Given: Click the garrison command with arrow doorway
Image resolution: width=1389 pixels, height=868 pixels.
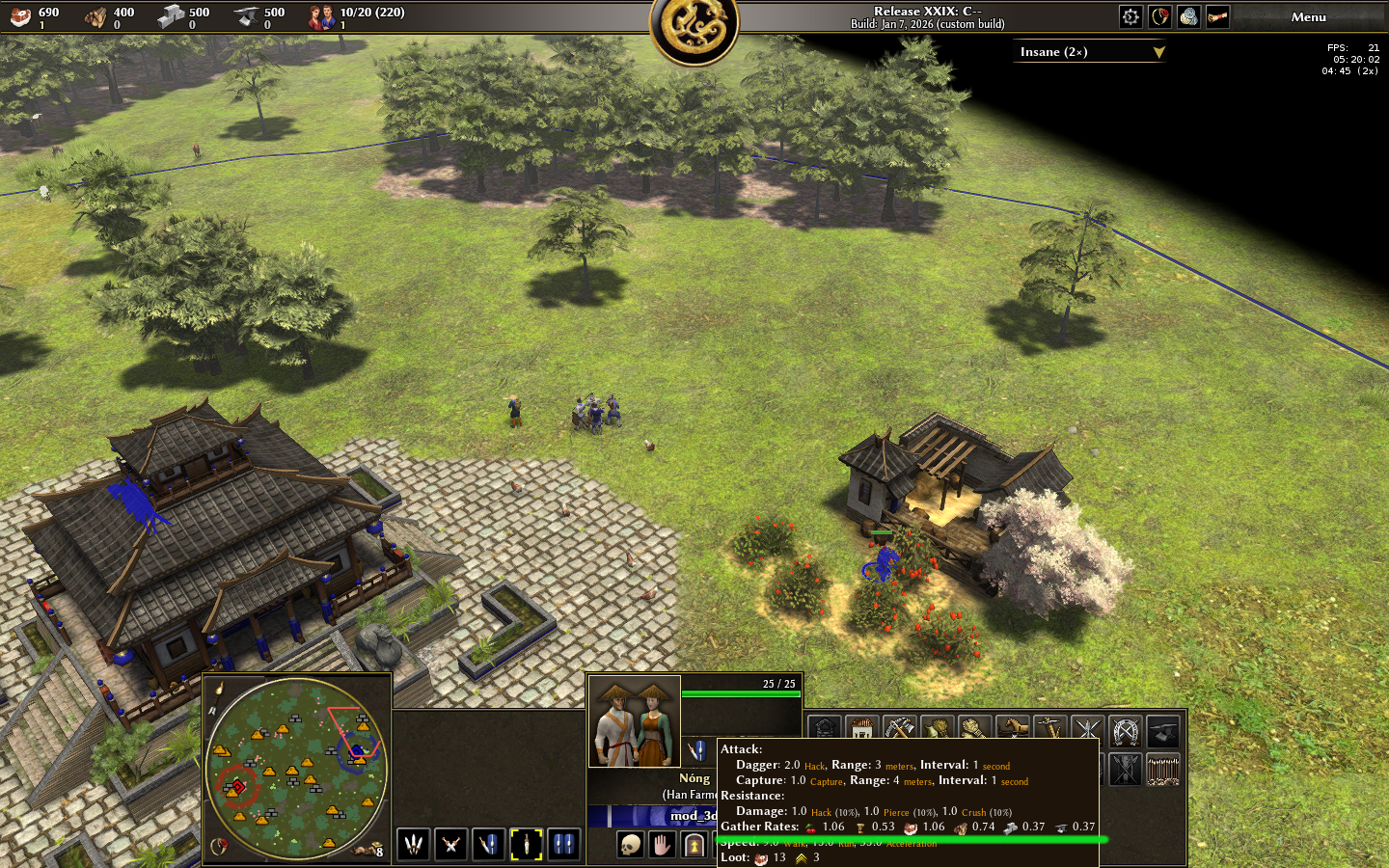Looking at the screenshot, I should coord(694,846).
